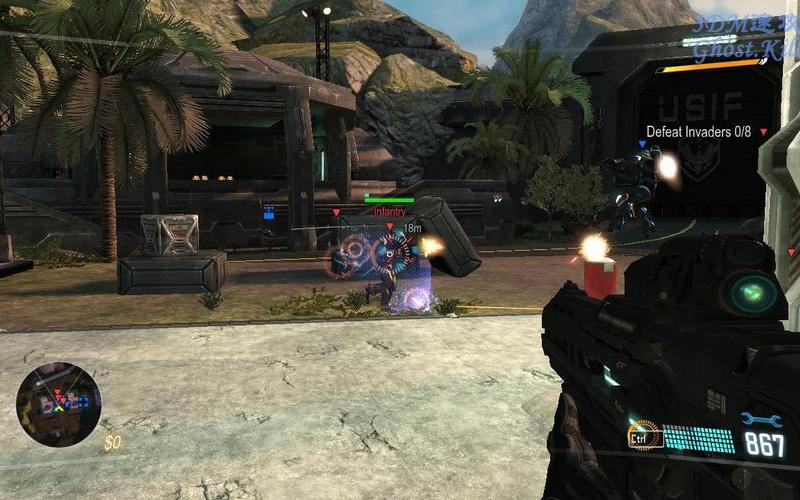Click the blue wrench repair icon
Screen dimensions: 800x500
tap(760, 420)
